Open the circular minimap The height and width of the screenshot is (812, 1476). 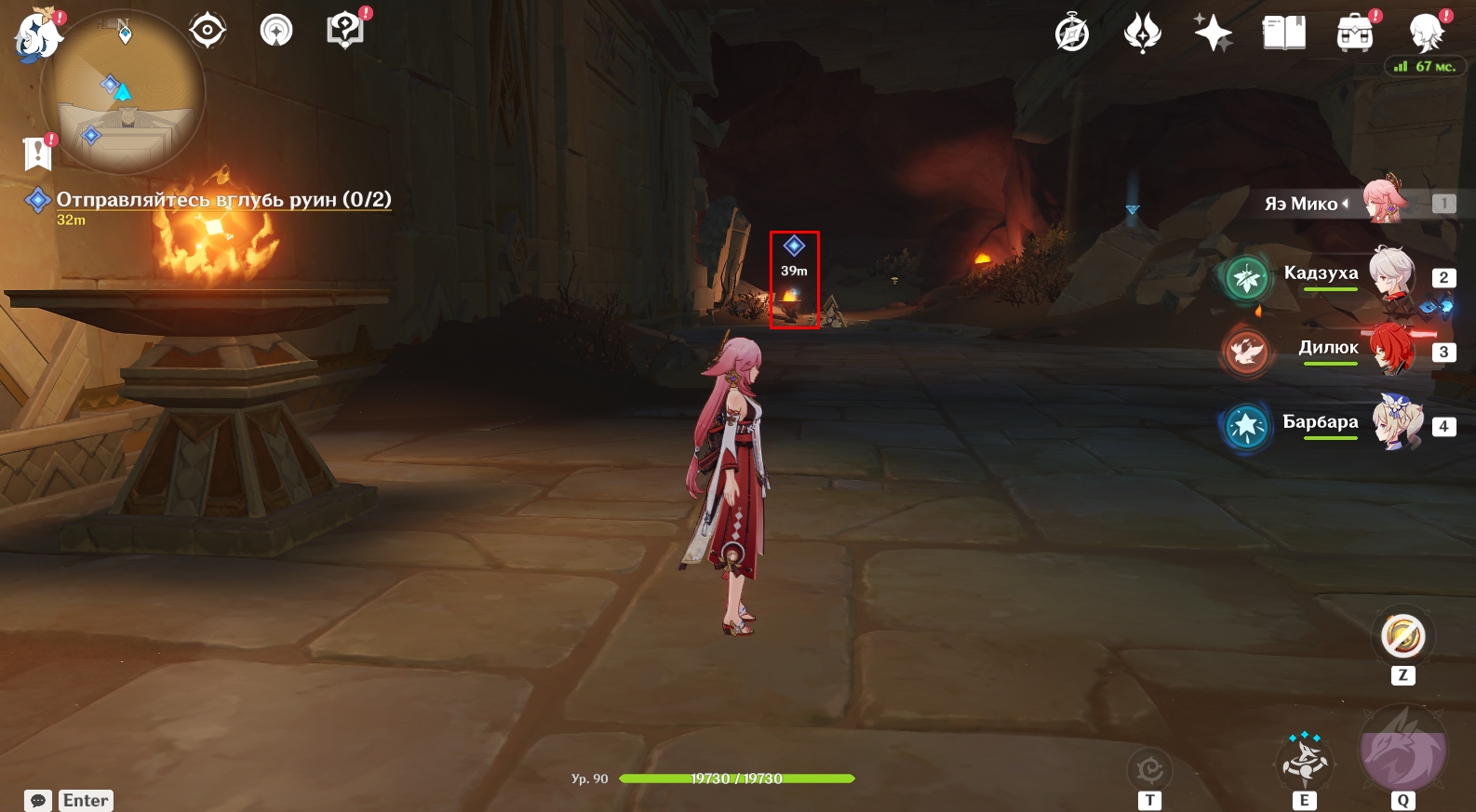click(123, 92)
